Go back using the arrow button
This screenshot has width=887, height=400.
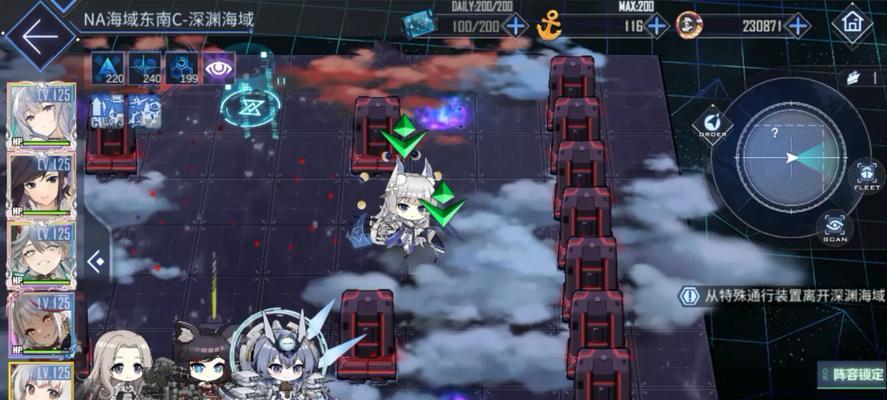(38, 35)
